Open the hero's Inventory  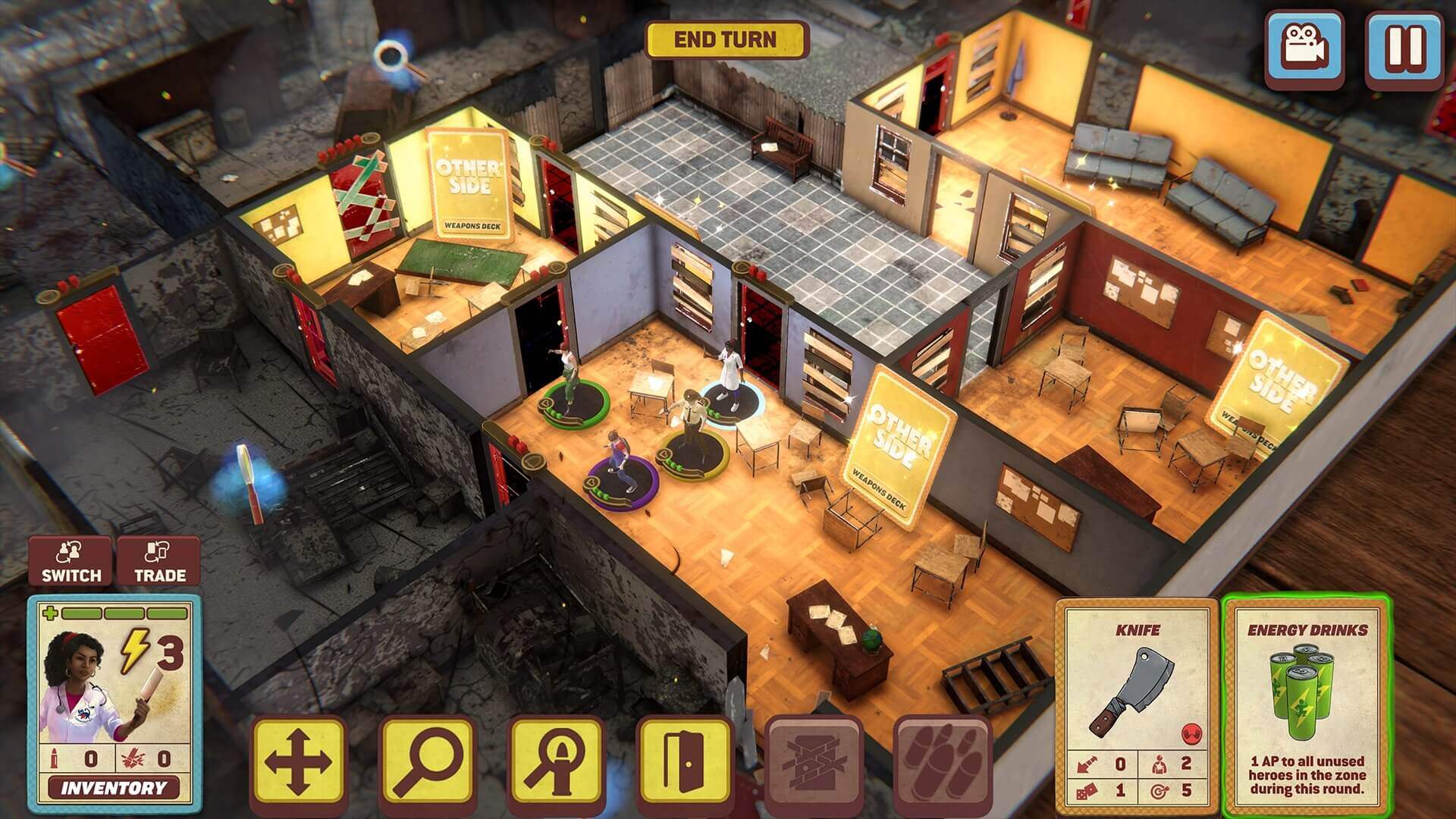[x=114, y=788]
